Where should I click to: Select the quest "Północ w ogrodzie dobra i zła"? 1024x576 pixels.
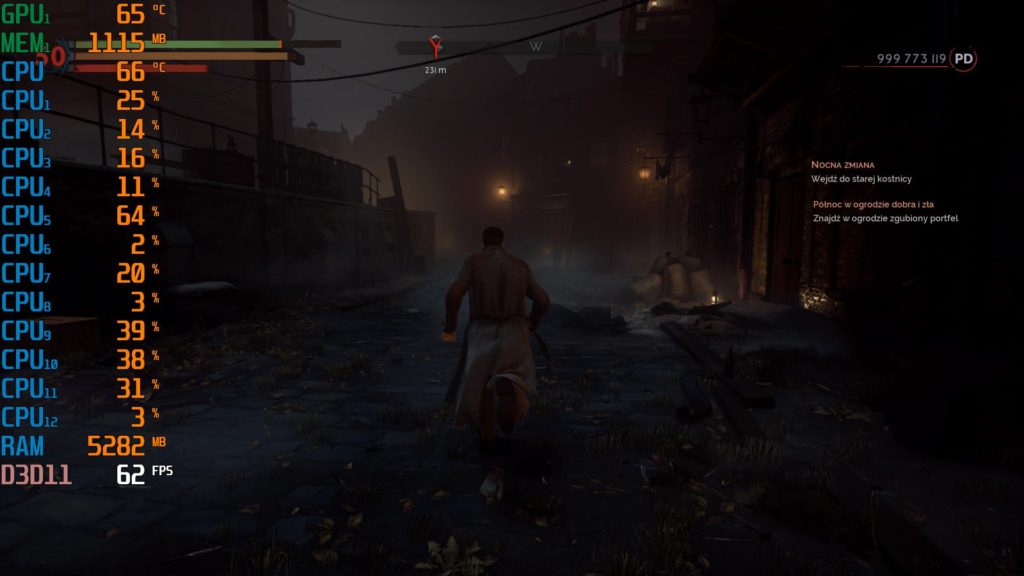tap(872, 204)
